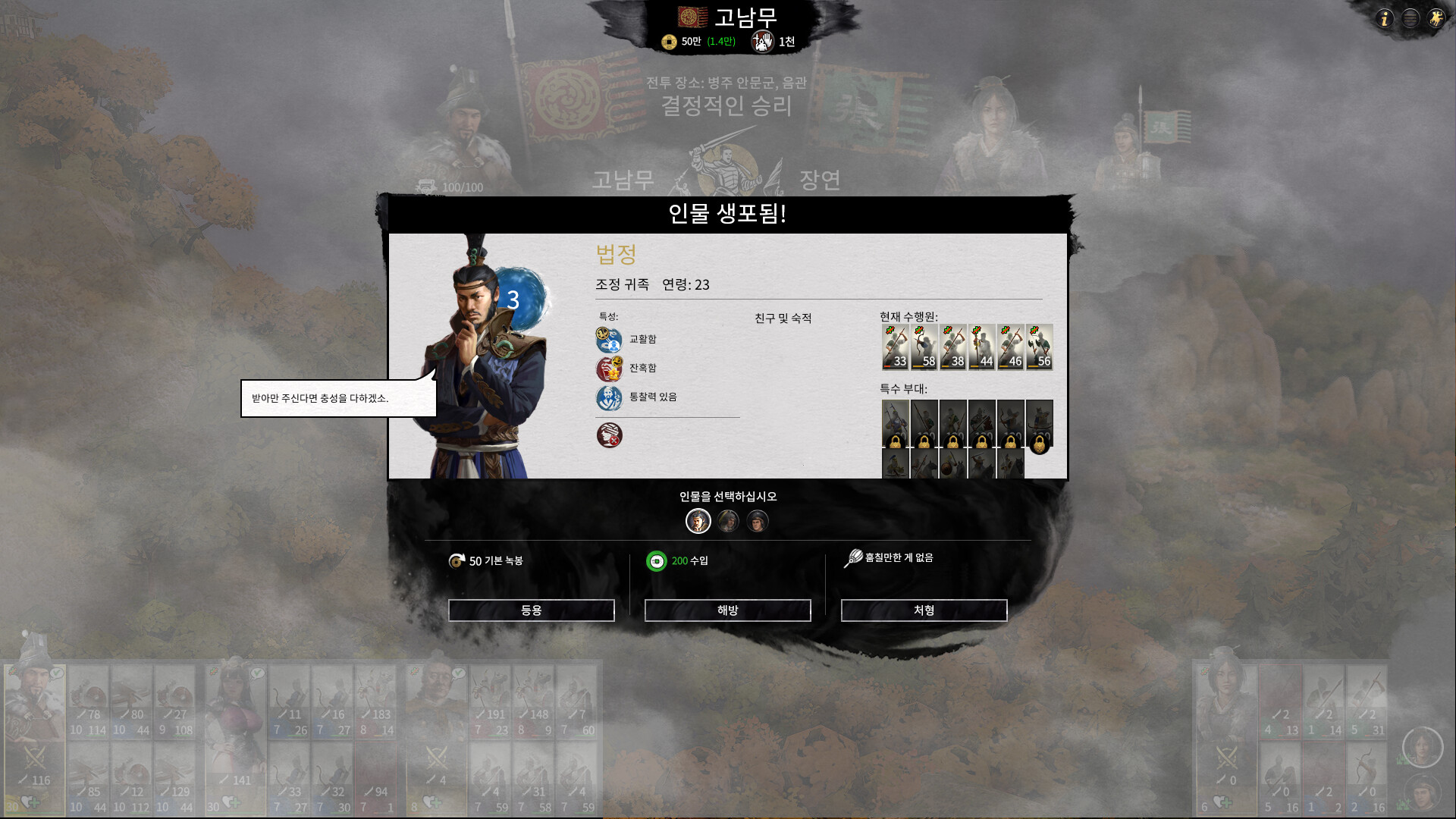Click the gold horseman icon
This screenshot has width=1456, height=819.
[x=1436, y=18]
